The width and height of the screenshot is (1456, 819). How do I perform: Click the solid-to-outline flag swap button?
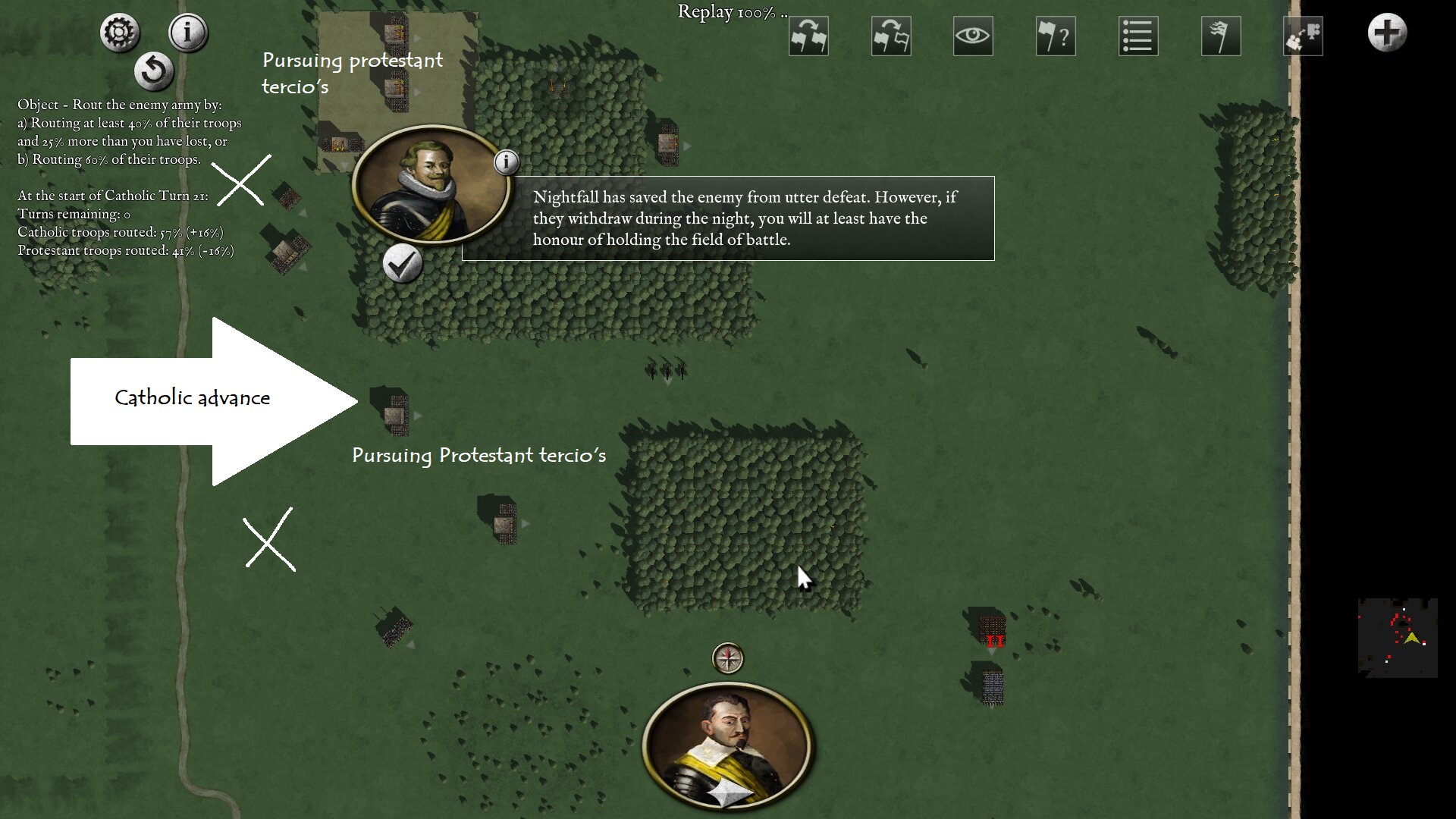(891, 36)
